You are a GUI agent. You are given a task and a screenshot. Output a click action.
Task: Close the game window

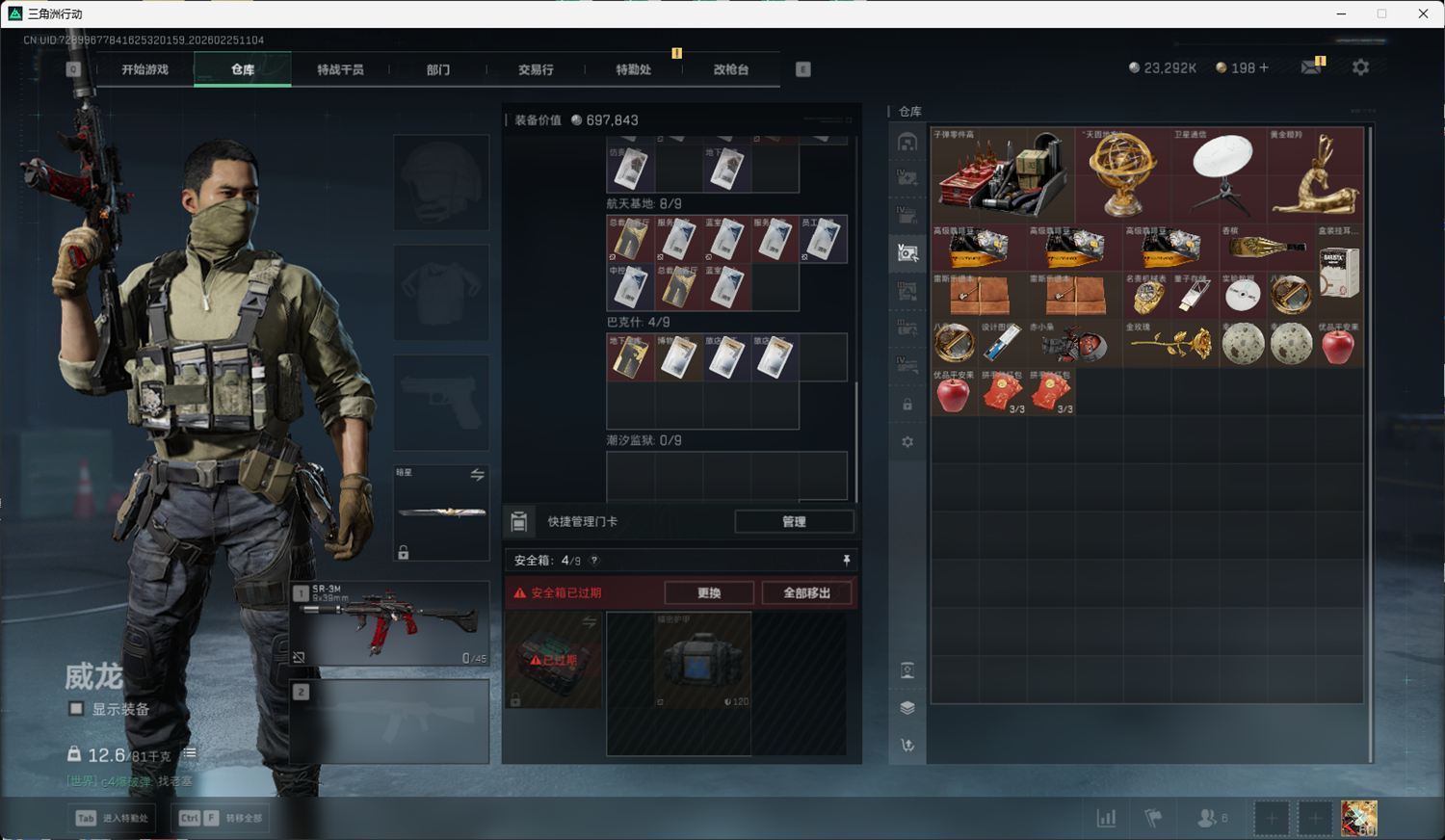pos(1423,13)
